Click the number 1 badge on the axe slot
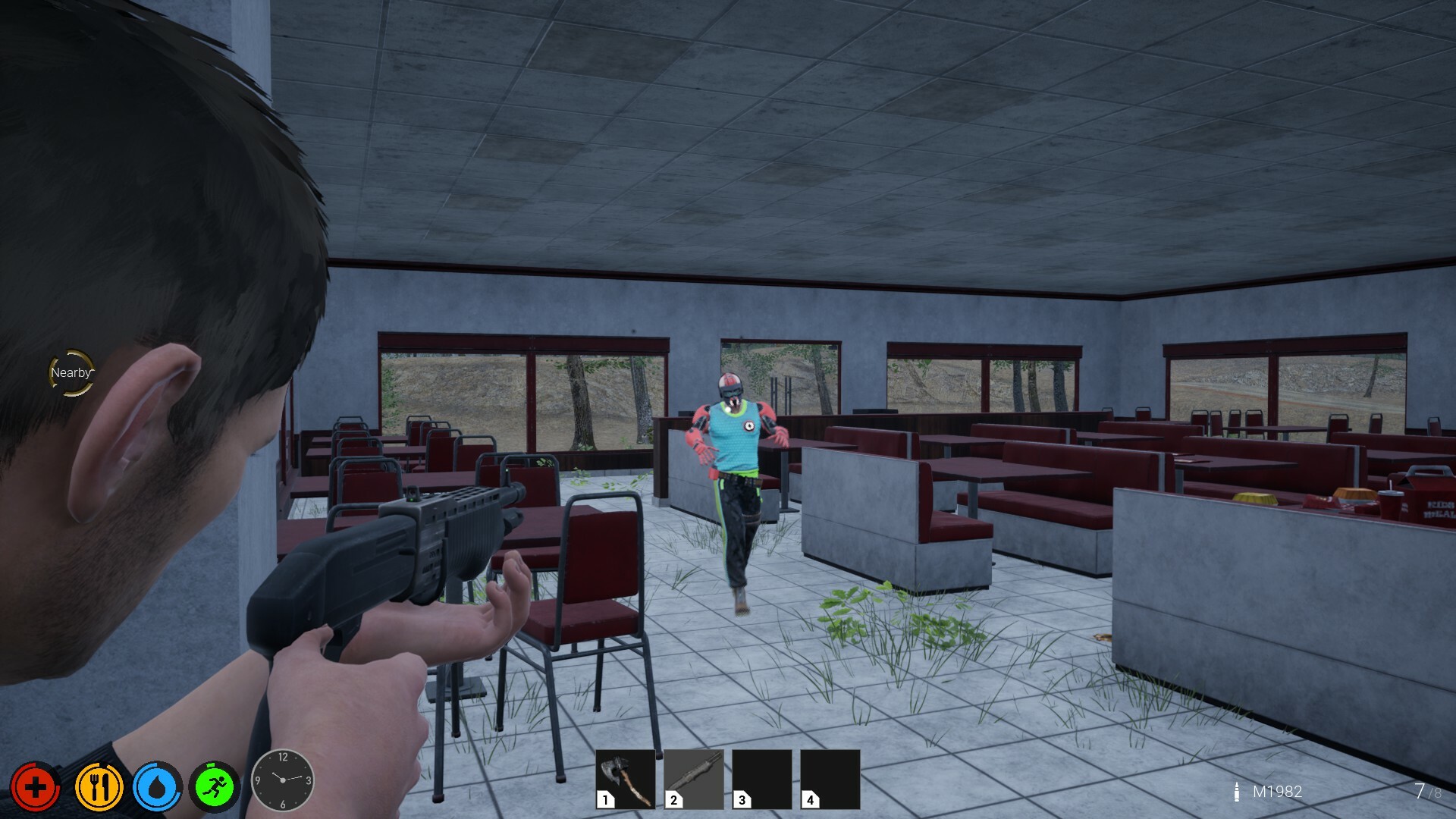The height and width of the screenshot is (819, 1456). [x=604, y=800]
